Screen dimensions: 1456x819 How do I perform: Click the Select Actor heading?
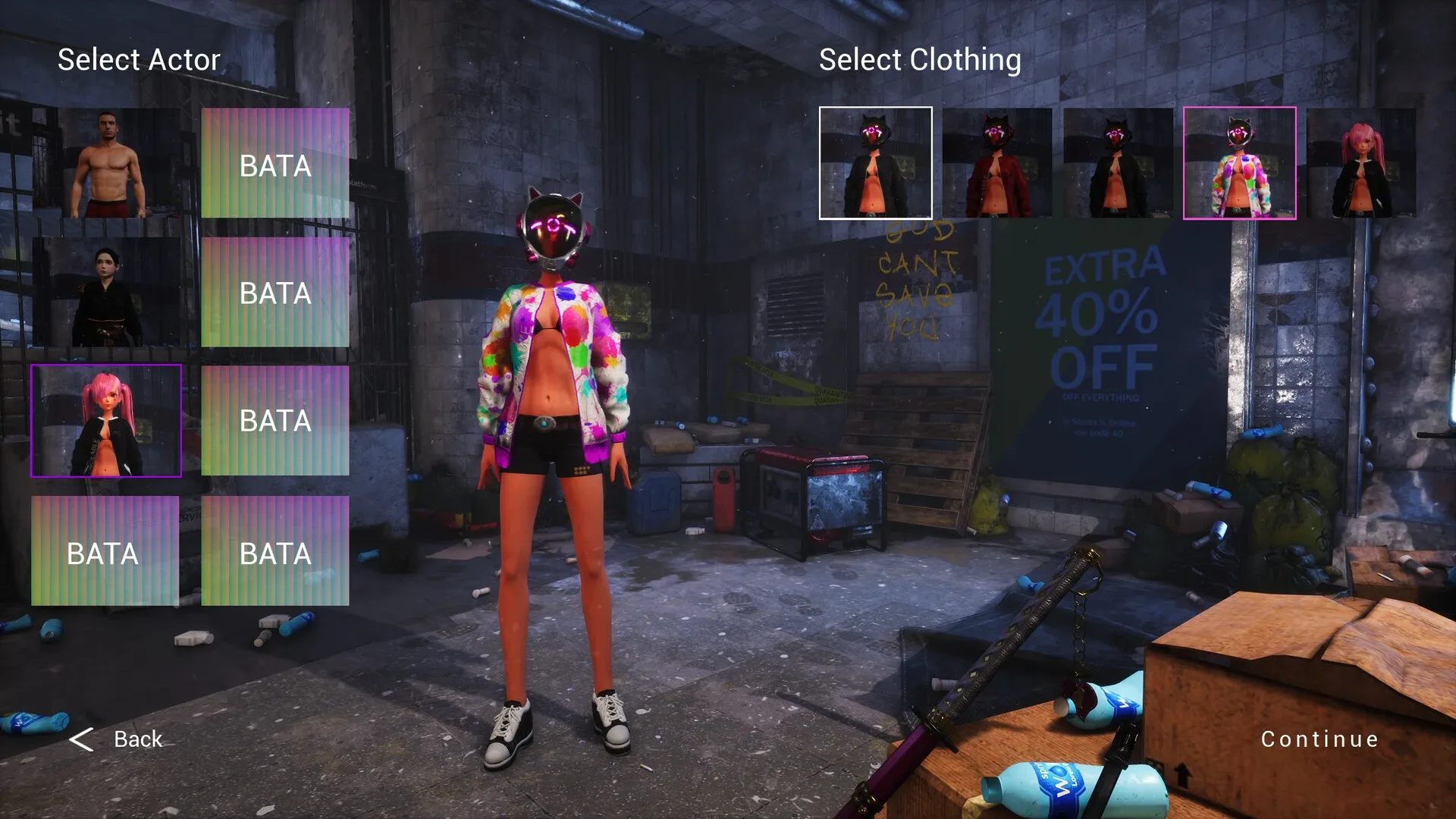click(140, 59)
